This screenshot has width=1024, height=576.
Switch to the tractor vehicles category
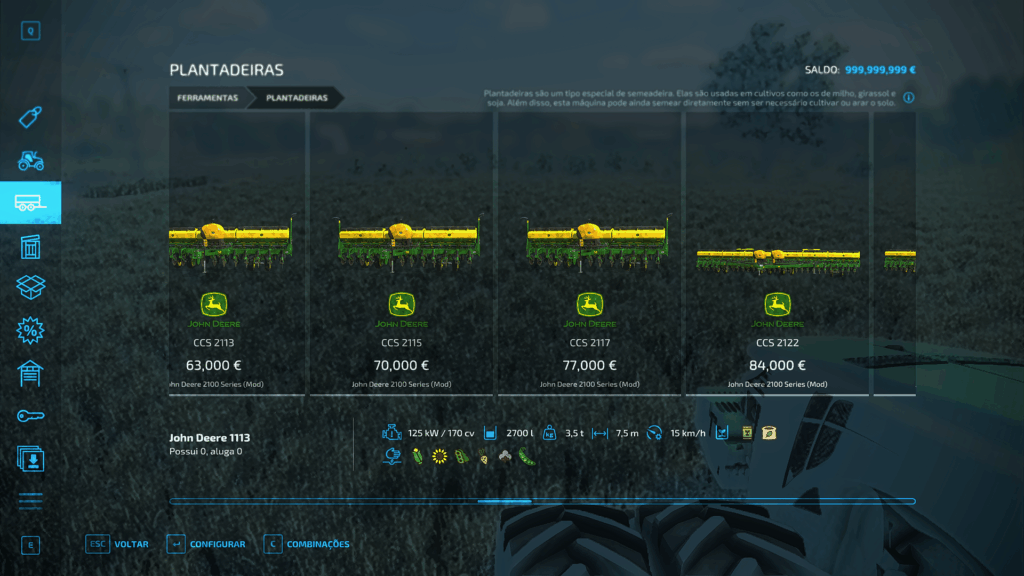point(31,160)
